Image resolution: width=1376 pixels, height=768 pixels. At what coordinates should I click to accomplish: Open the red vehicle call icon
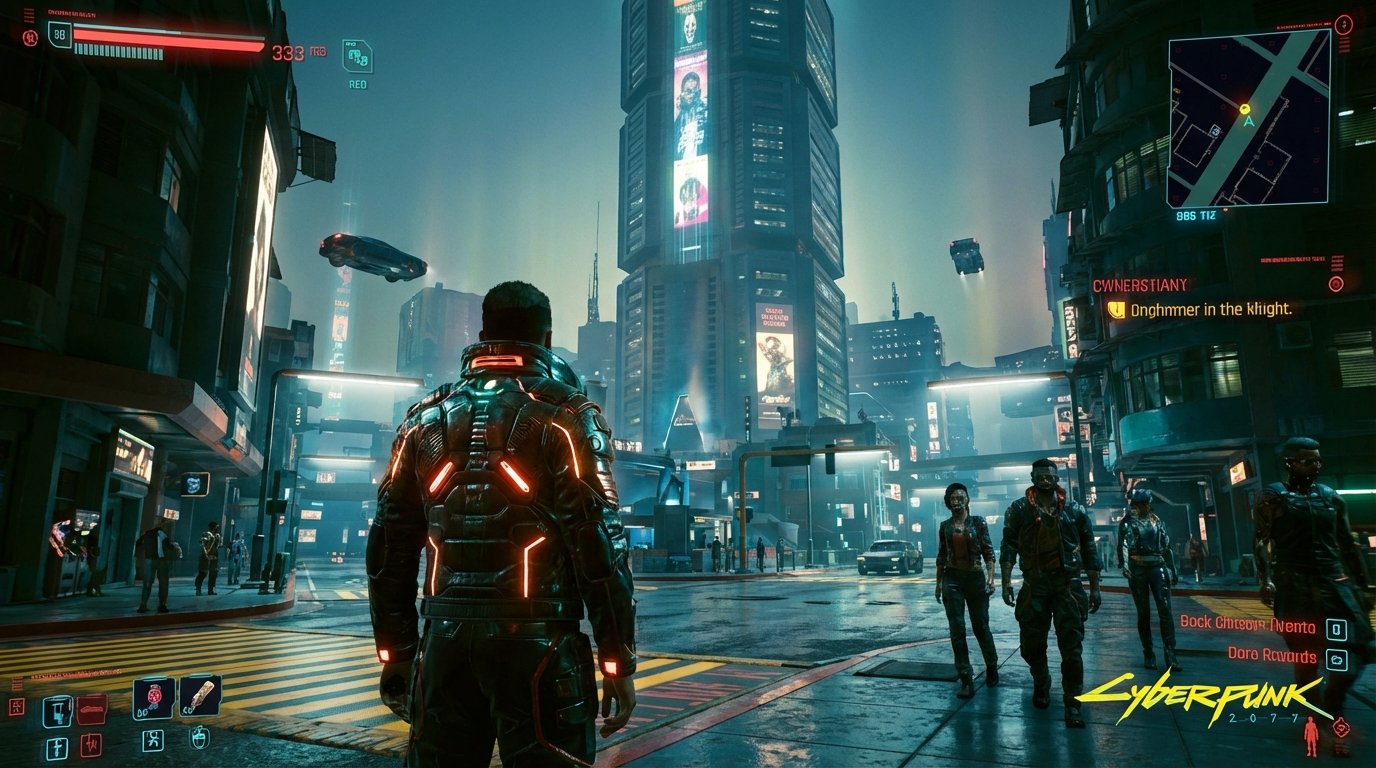pyautogui.click(x=91, y=710)
